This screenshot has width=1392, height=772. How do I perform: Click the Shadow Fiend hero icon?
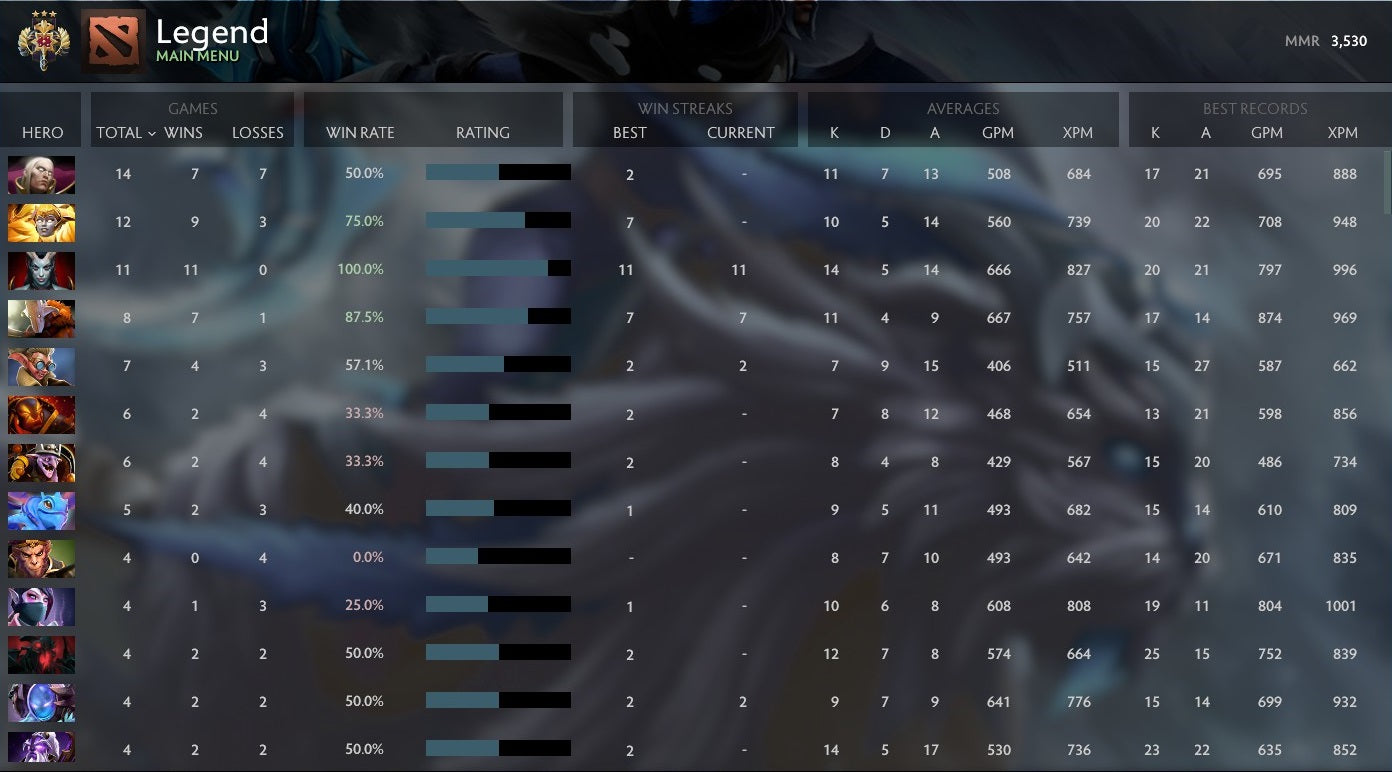click(x=41, y=654)
